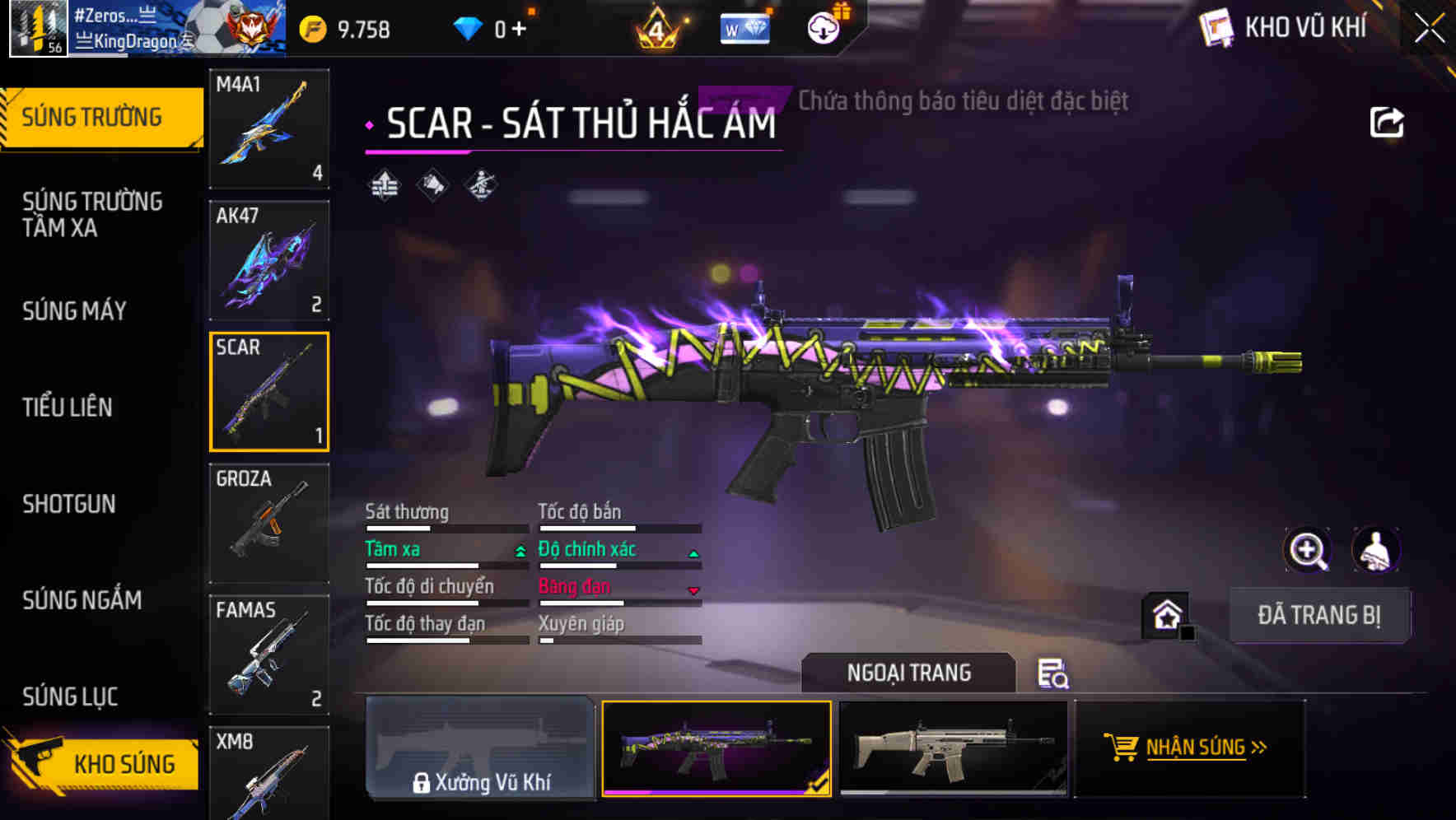Open the rank level 4 crown badge
Viewport: 1456px width, 820px height.
(659, 29)
